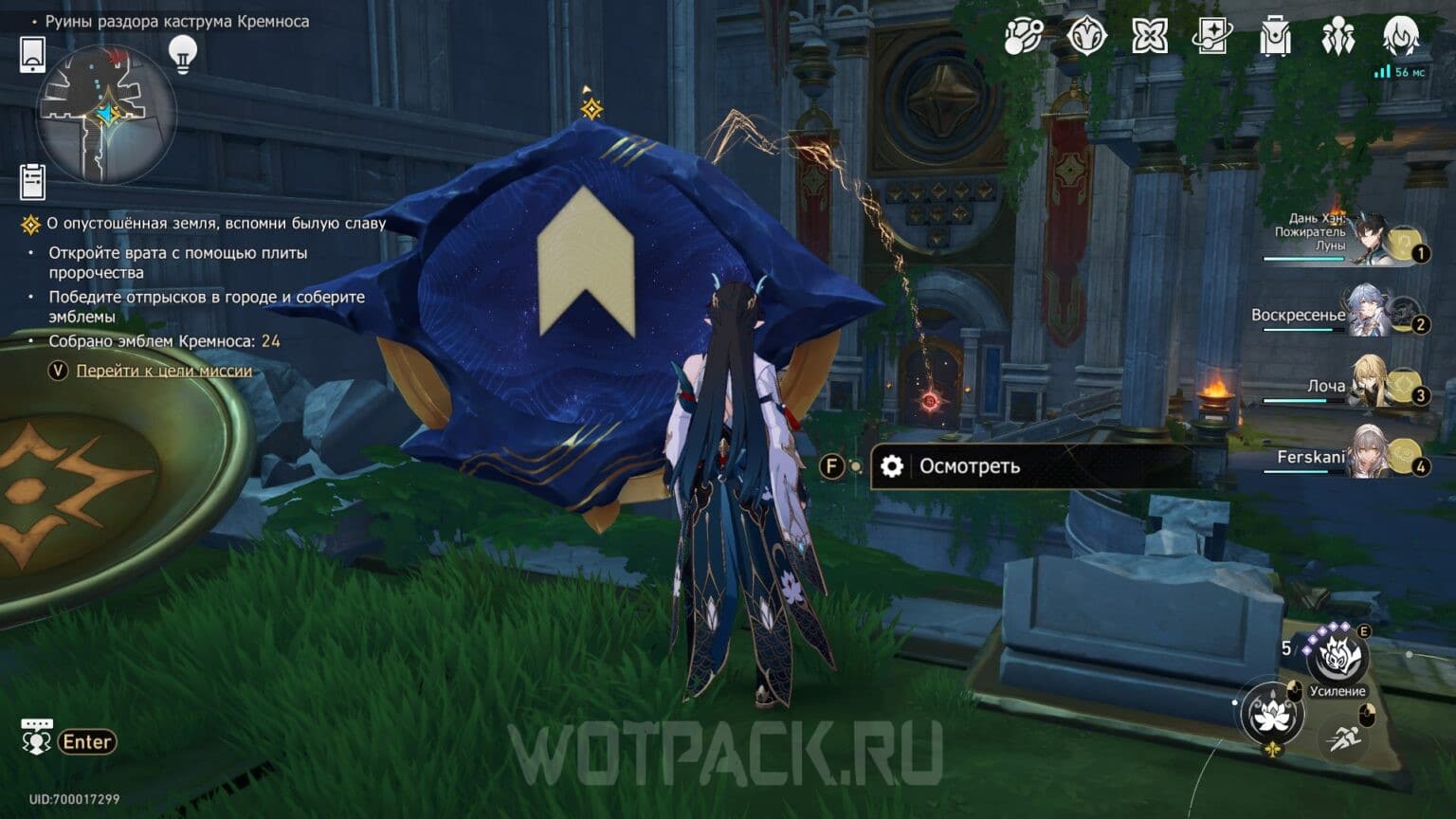Activate the Усиление technique icon
Image resolution: width=1456 pixels, height=819 pixels.
[x=1338, y=654]
